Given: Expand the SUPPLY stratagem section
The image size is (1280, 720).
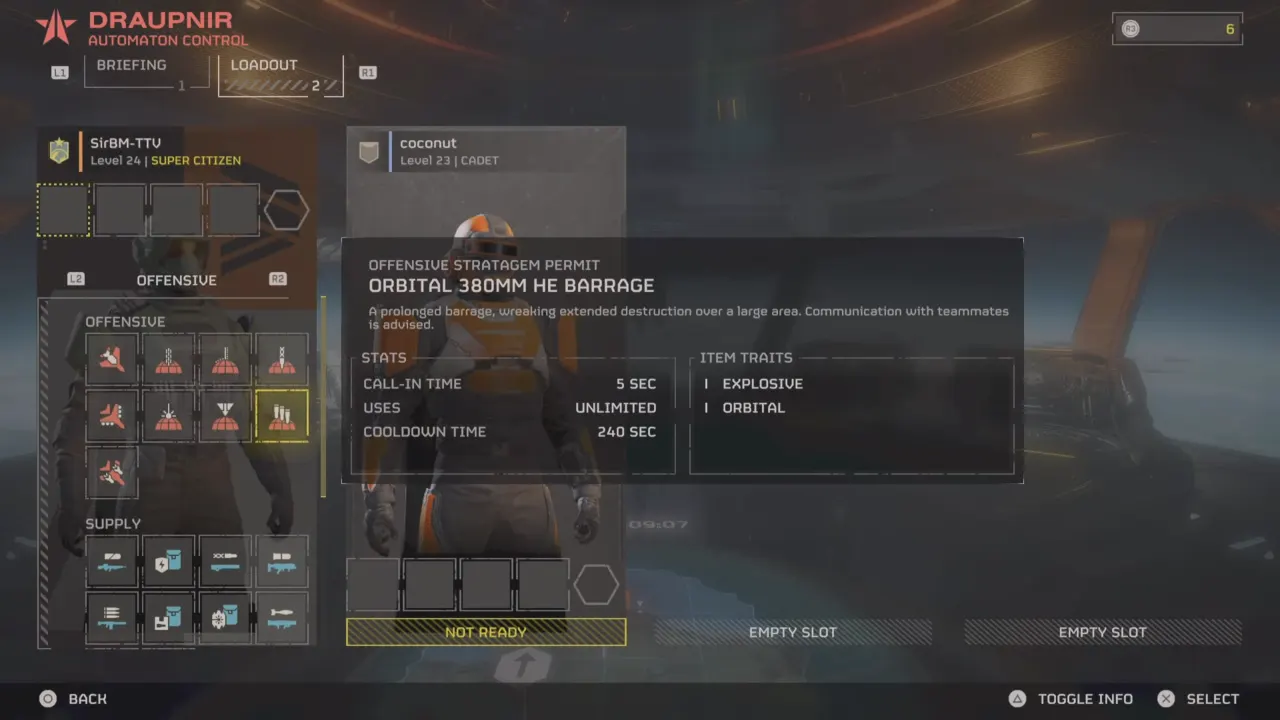Looking at the screenshot, I should (113, 523).
